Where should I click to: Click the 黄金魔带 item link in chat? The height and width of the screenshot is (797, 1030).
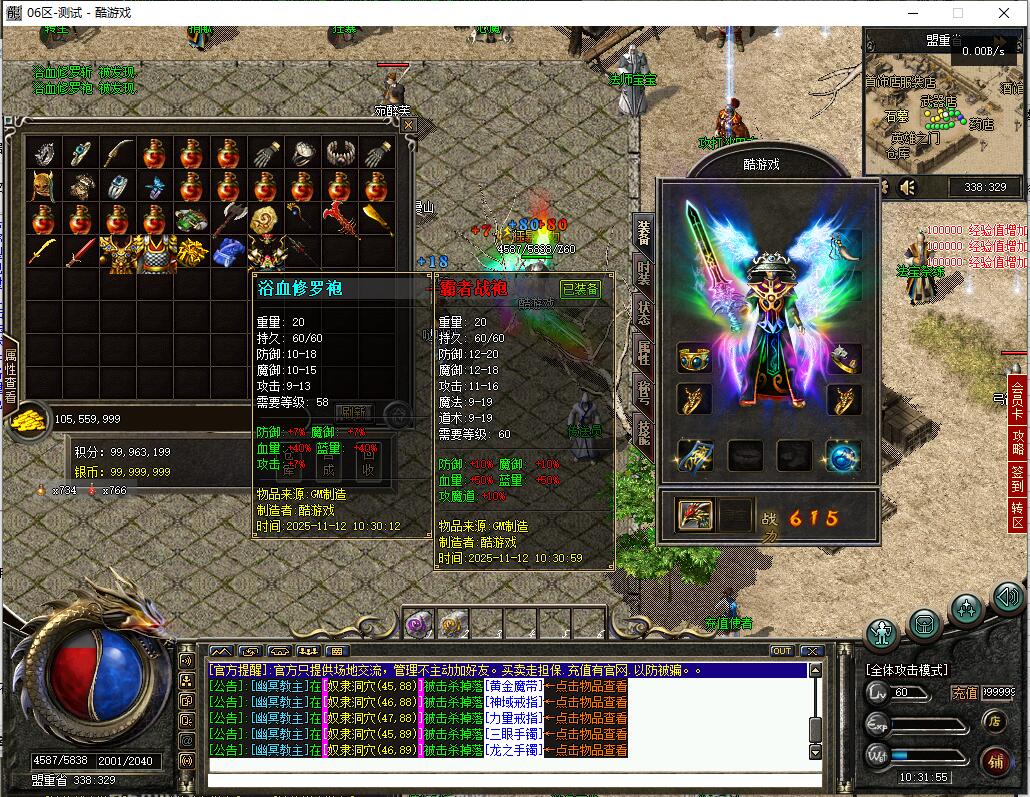(x=514, y=686)
